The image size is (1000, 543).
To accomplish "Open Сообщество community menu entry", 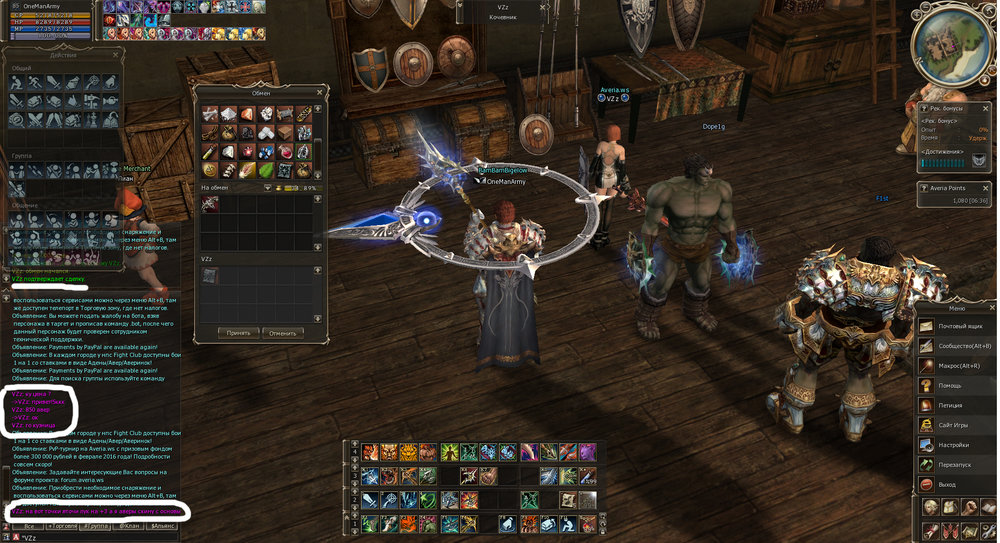I will (x=958, y=345).
